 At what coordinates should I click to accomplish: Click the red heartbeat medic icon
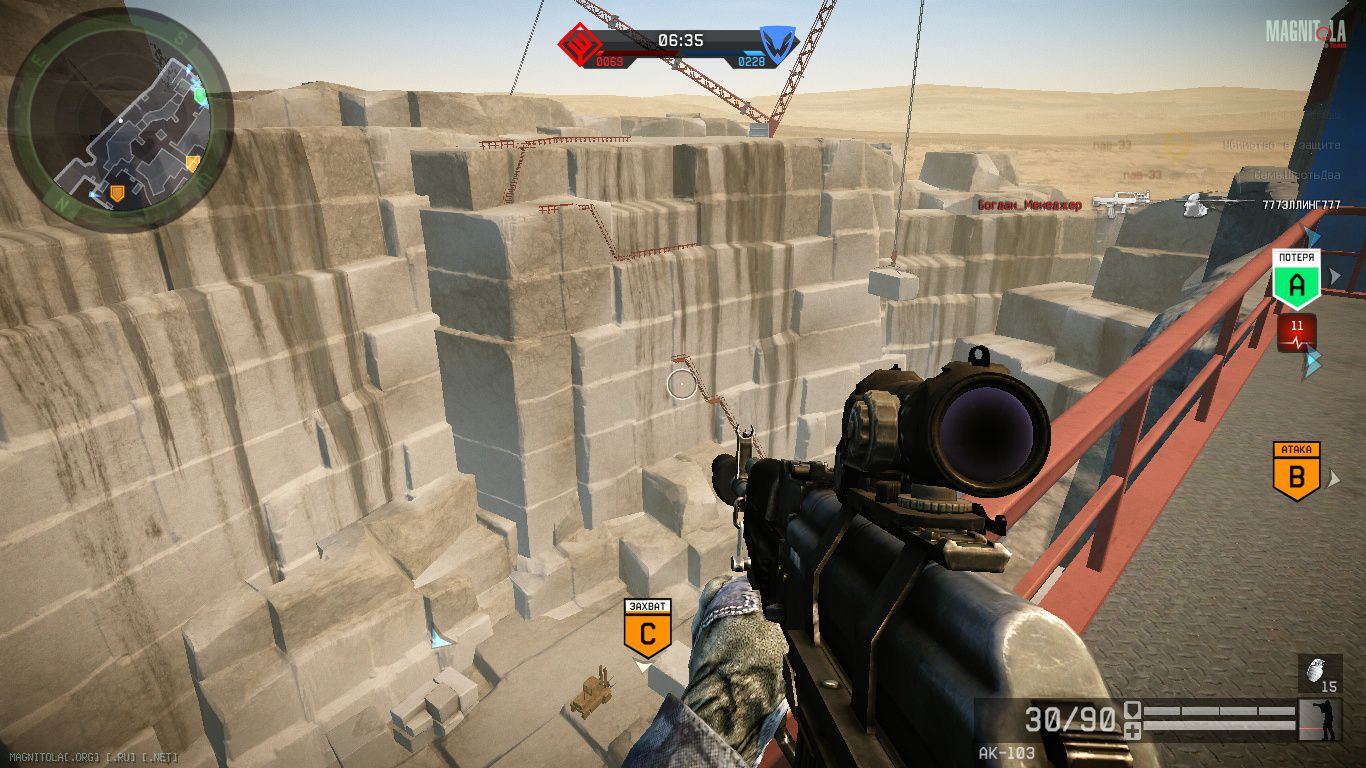(1297, 332)
